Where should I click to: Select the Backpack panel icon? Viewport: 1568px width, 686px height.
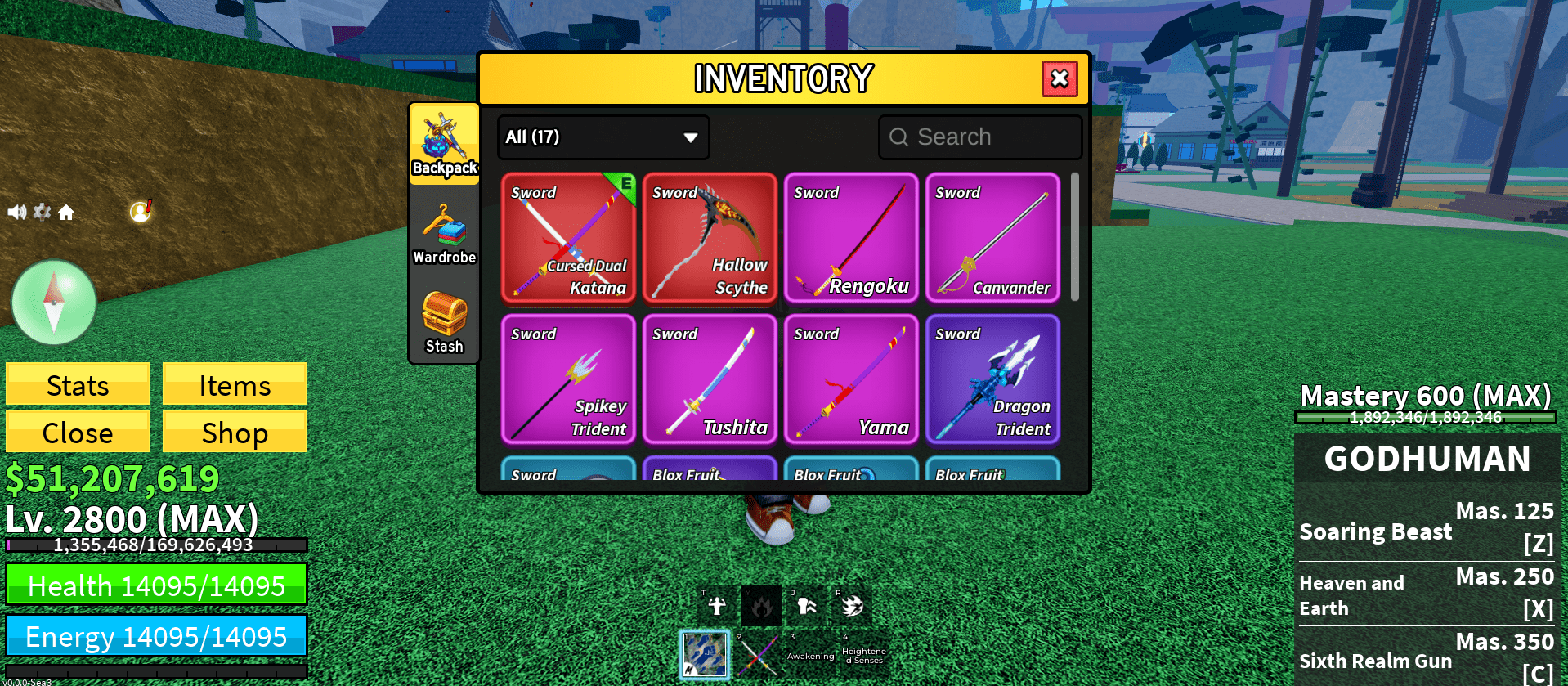tap(444, 143)
